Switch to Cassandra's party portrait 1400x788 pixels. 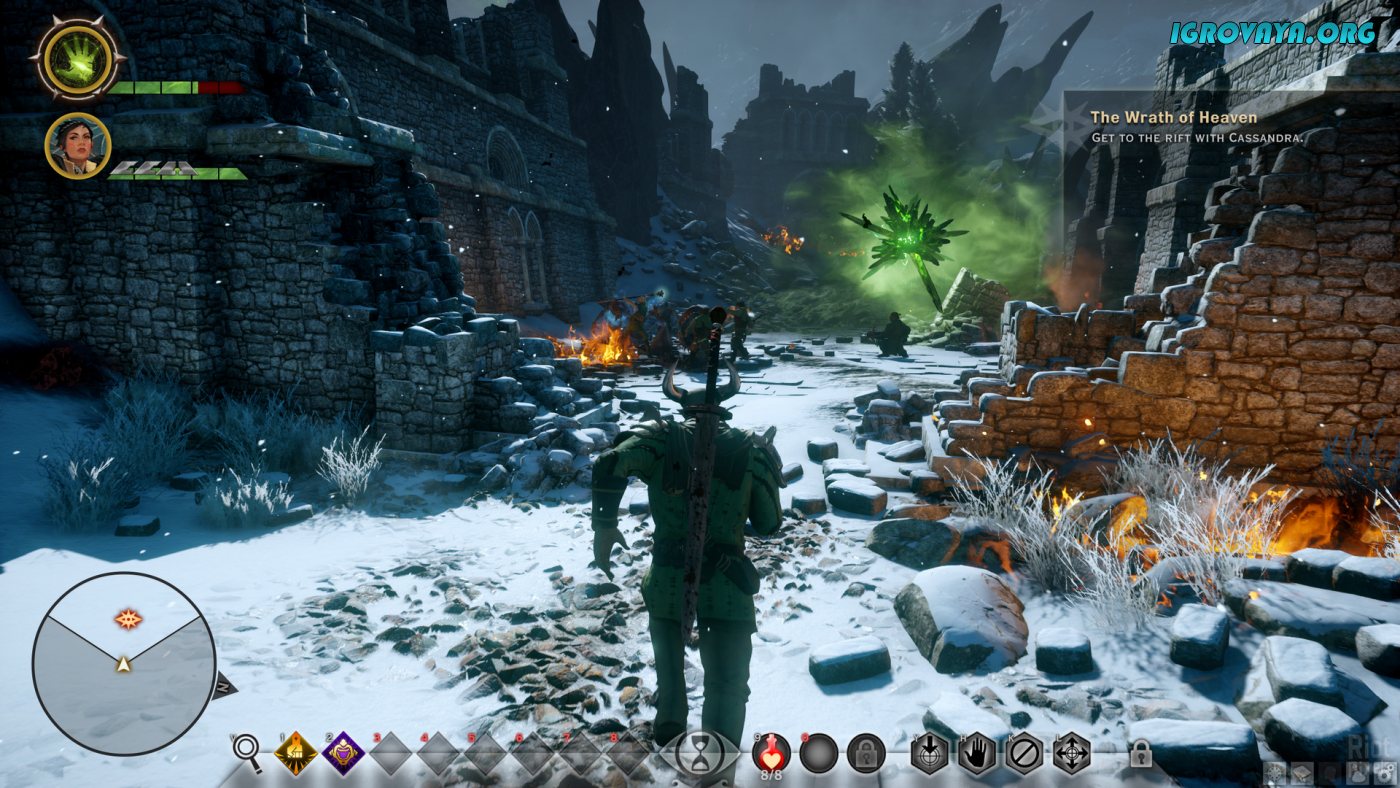(77, 145)
